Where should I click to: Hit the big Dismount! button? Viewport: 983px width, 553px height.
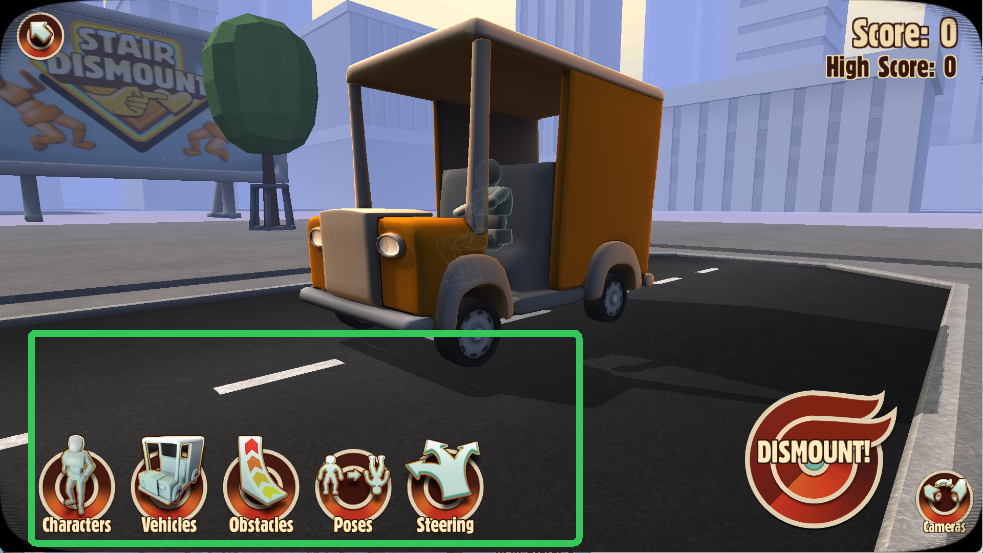click(812, 455)
